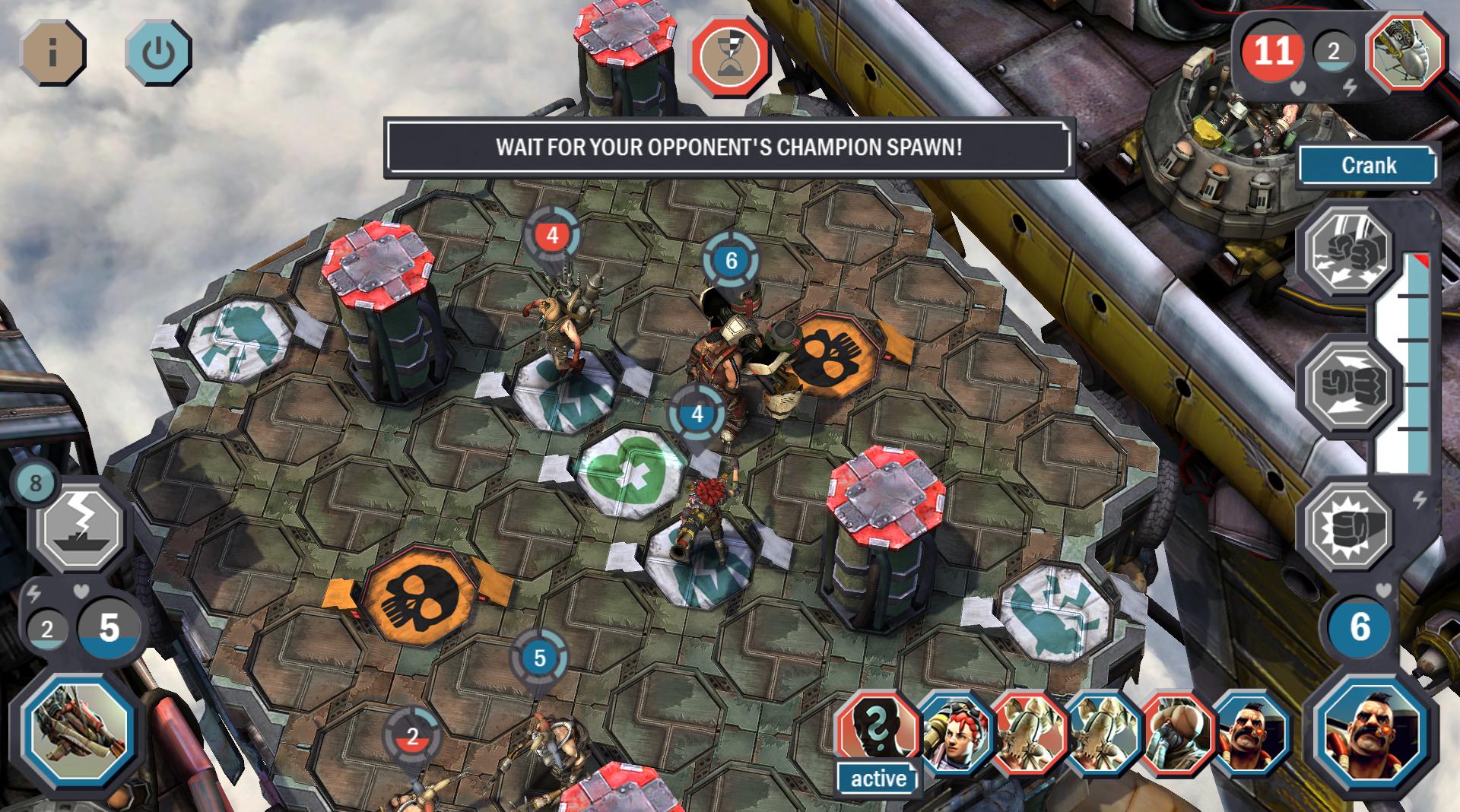Image resolution: width=1460 pixels, height=812 pixels.
Task: Click the Crank name label
Action: [1368, 166]
